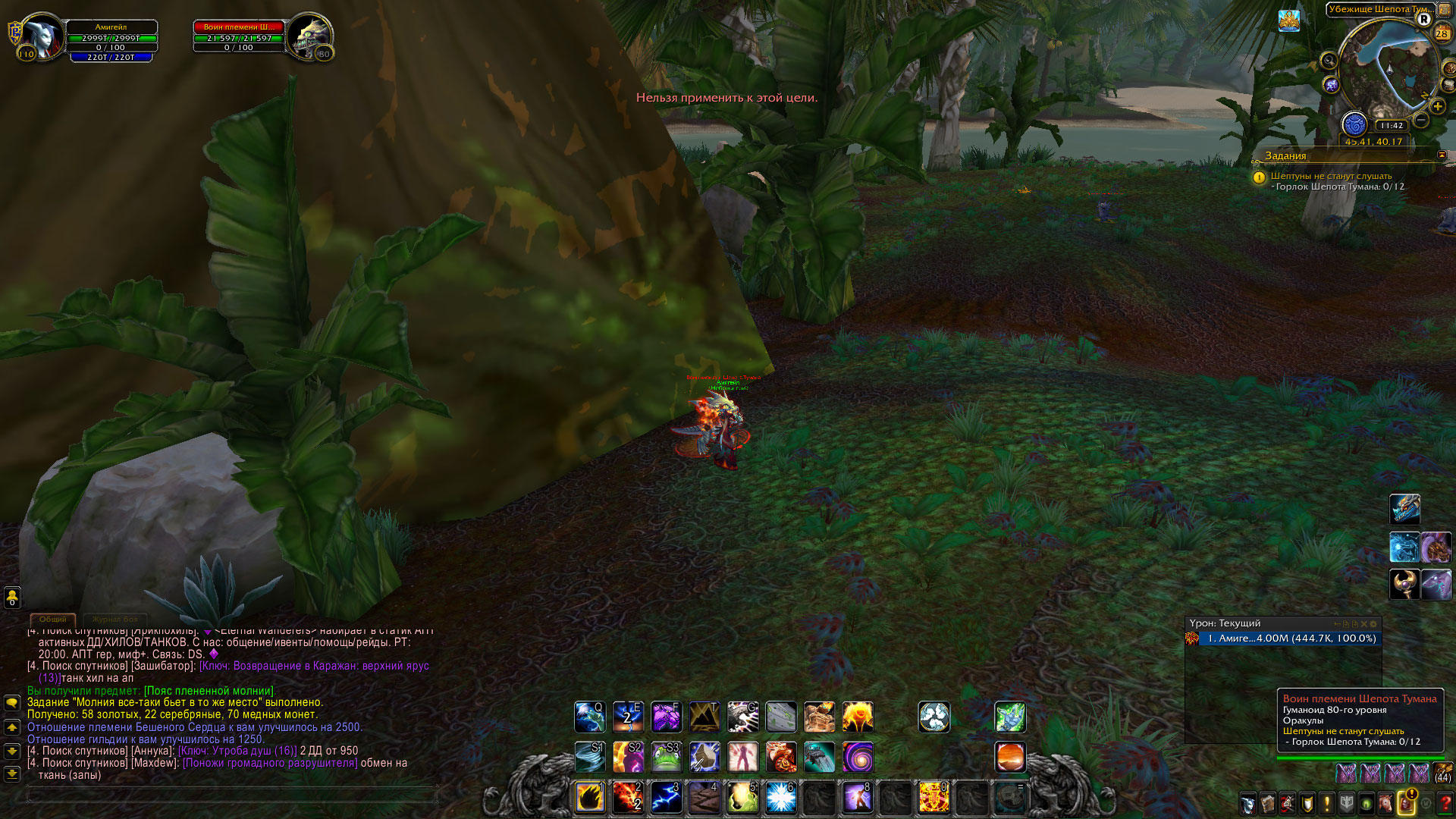
Task: Activate the green frog Hex spell
Action: (x=666, y=757)
